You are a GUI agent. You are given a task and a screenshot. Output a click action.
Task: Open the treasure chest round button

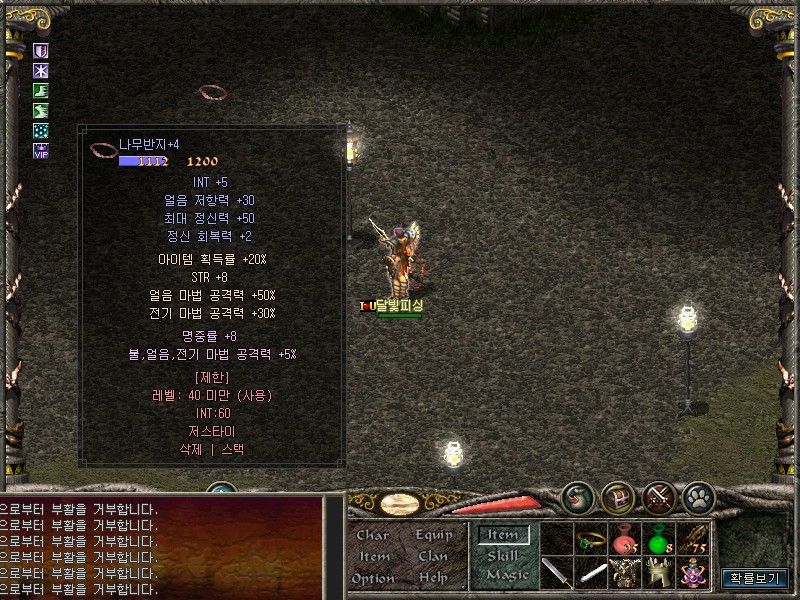point(617,497)
